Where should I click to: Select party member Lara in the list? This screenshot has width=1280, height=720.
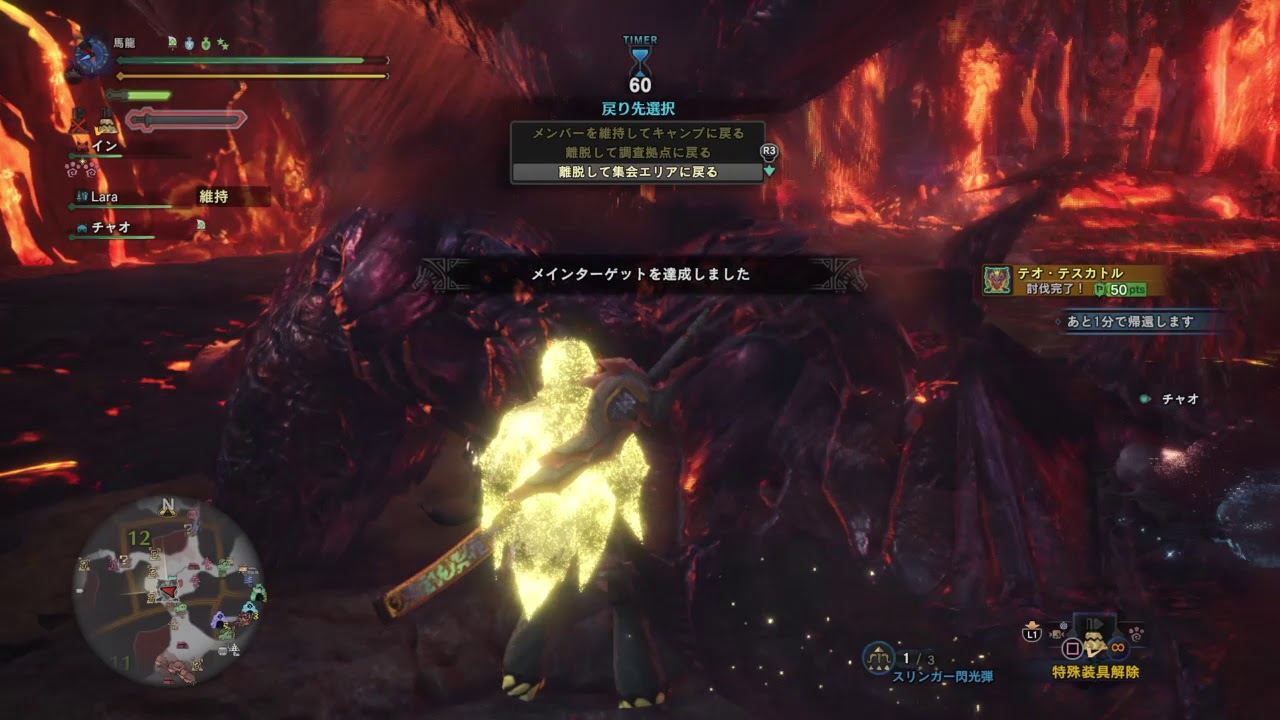coord(105,197)
